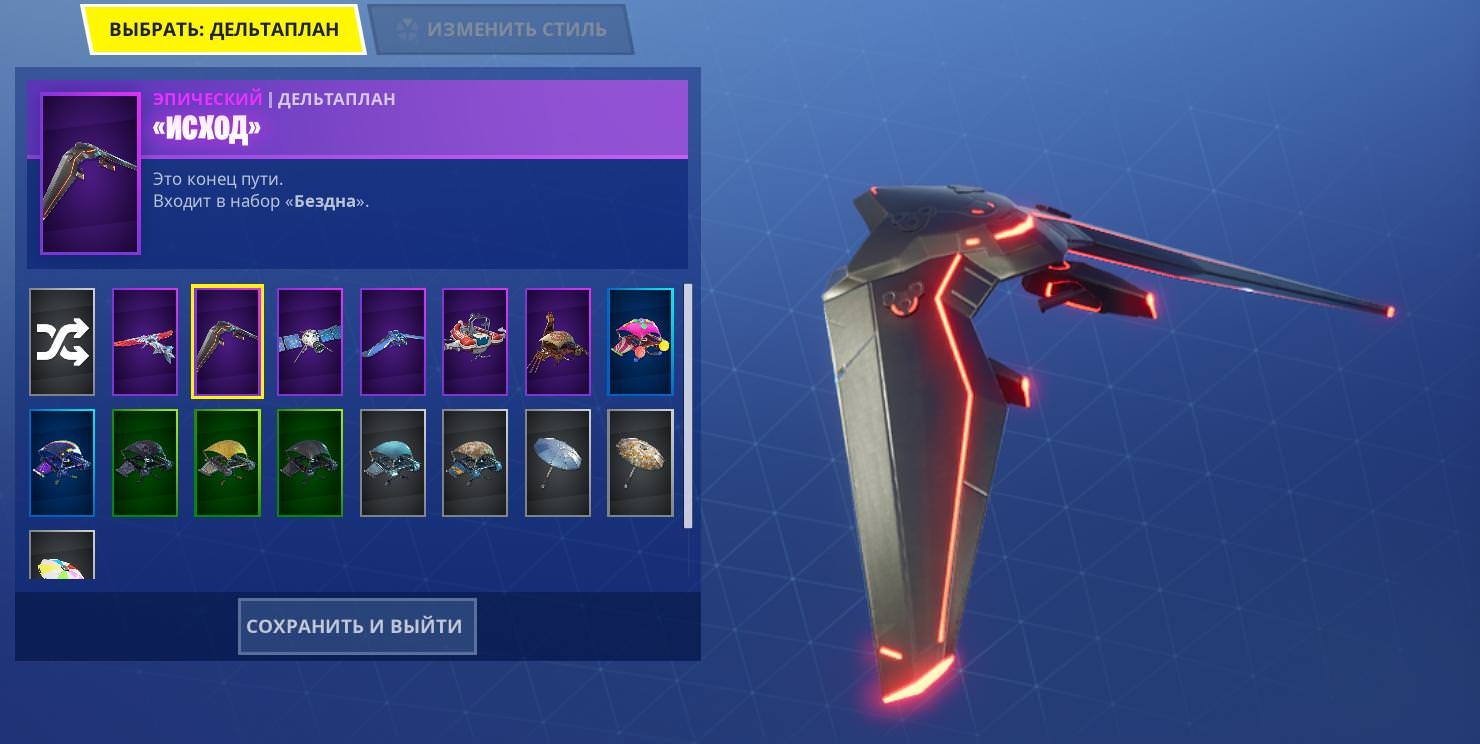Click the glider list scrollbar

click(687, 405)
